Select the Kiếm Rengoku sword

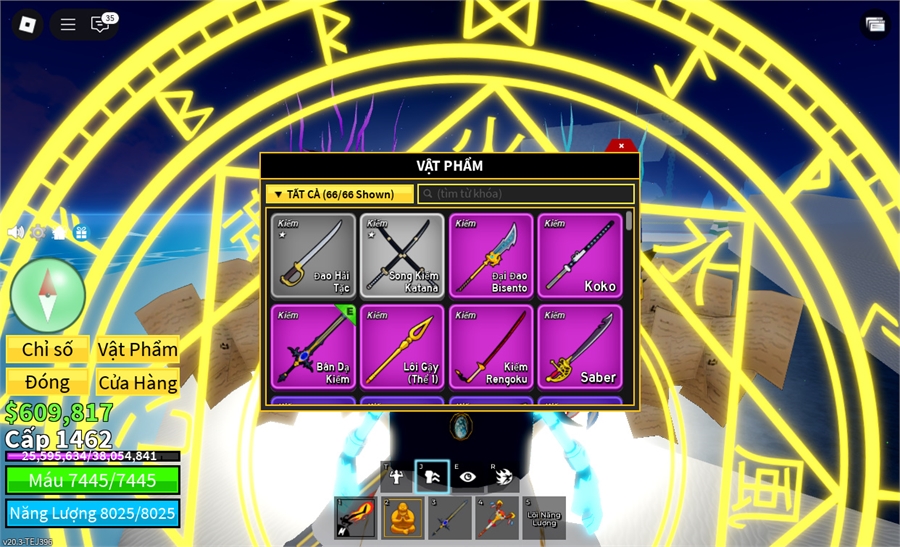490,346
